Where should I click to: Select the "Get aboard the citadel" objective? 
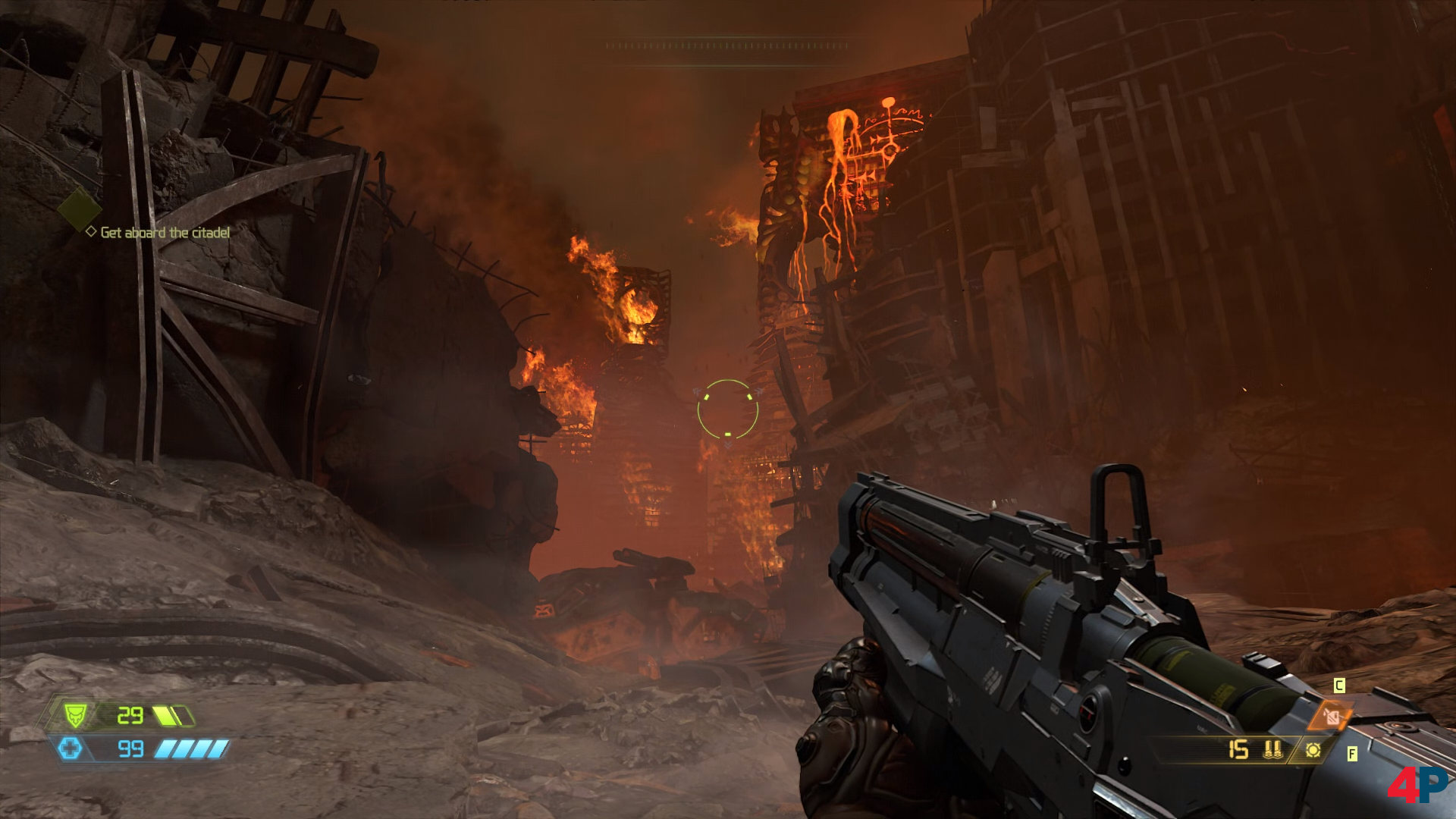click(x=165, y=232)
